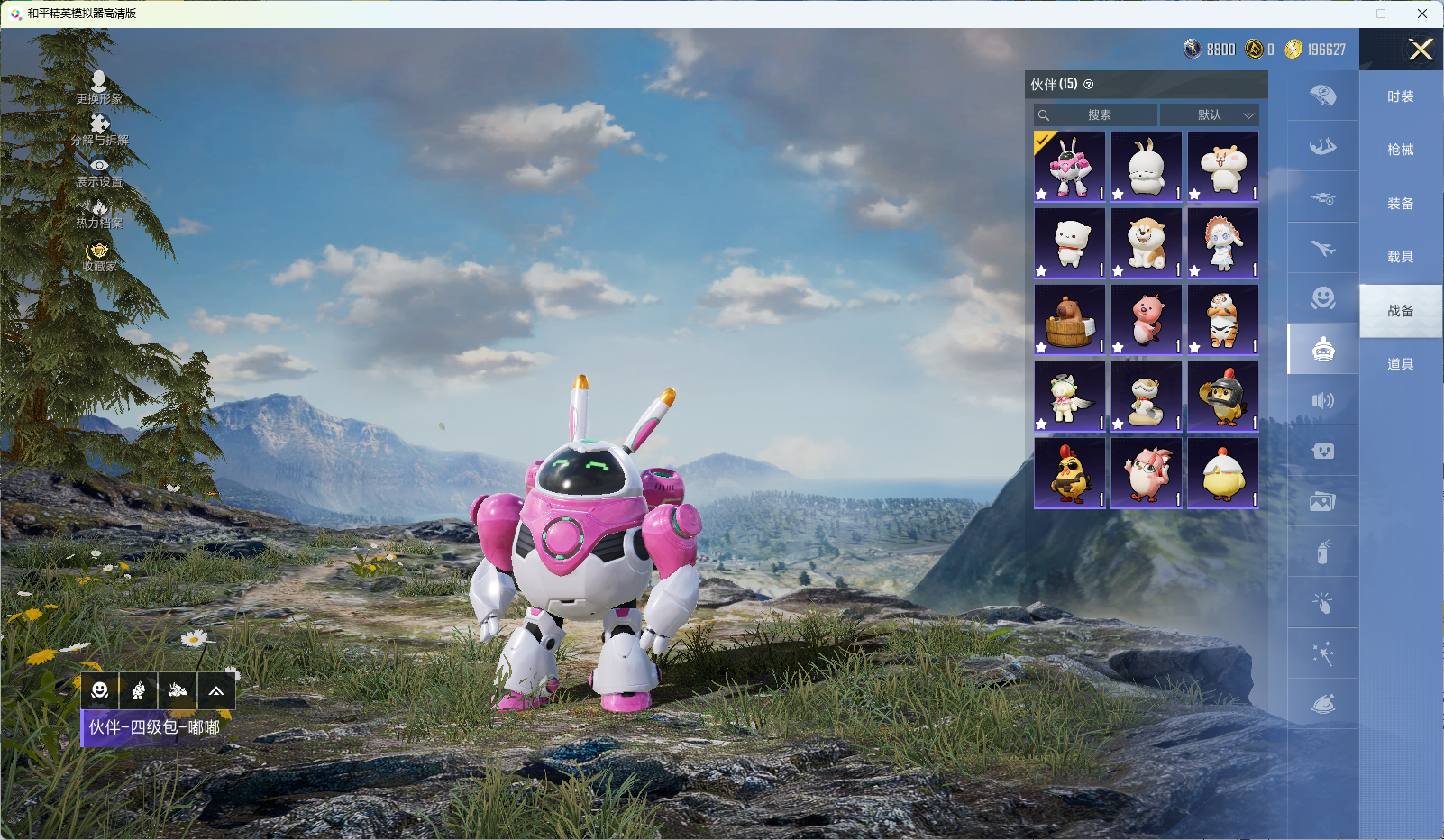Open 展示设置 display settings
Screen dimensions: 1444x840
pyautogui.click(x=99, y=171)
